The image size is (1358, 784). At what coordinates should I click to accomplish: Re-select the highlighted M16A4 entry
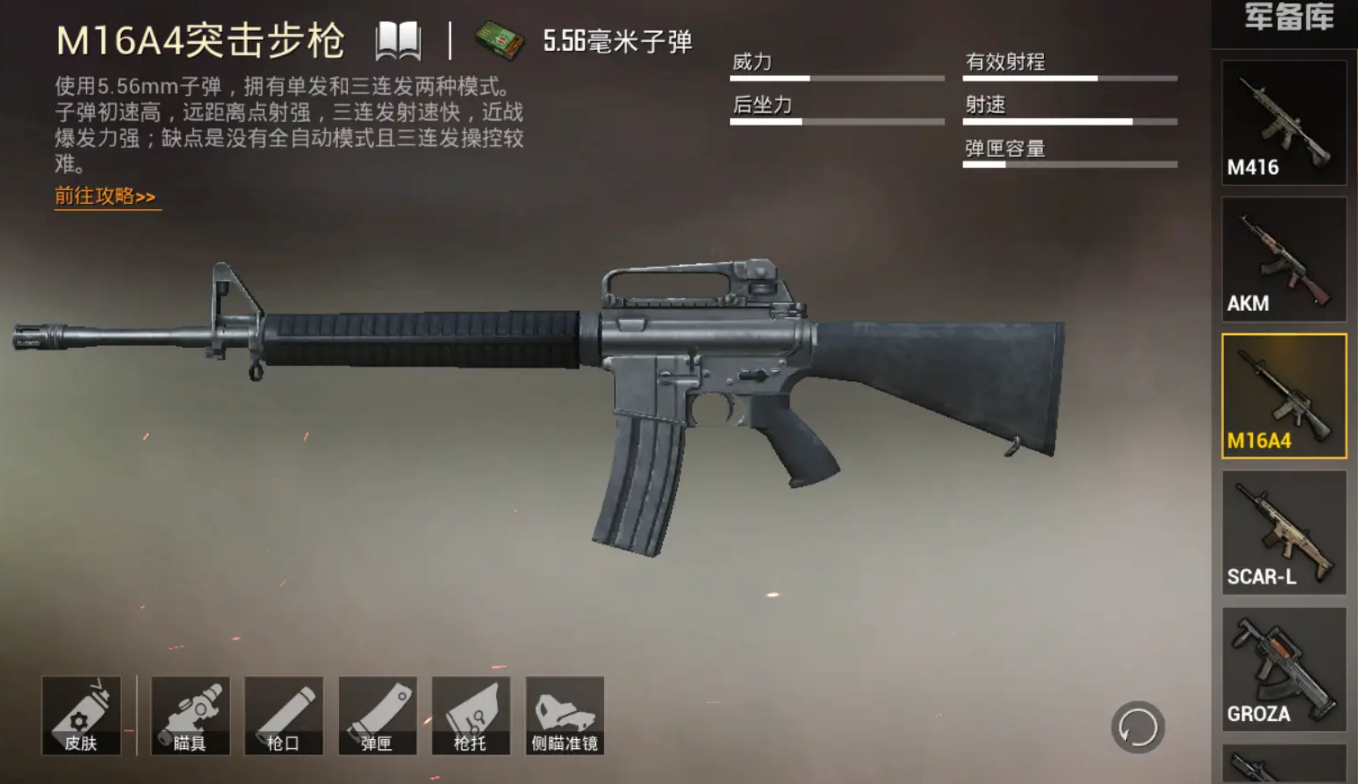pyautogui.click(x=1283, y=396)
